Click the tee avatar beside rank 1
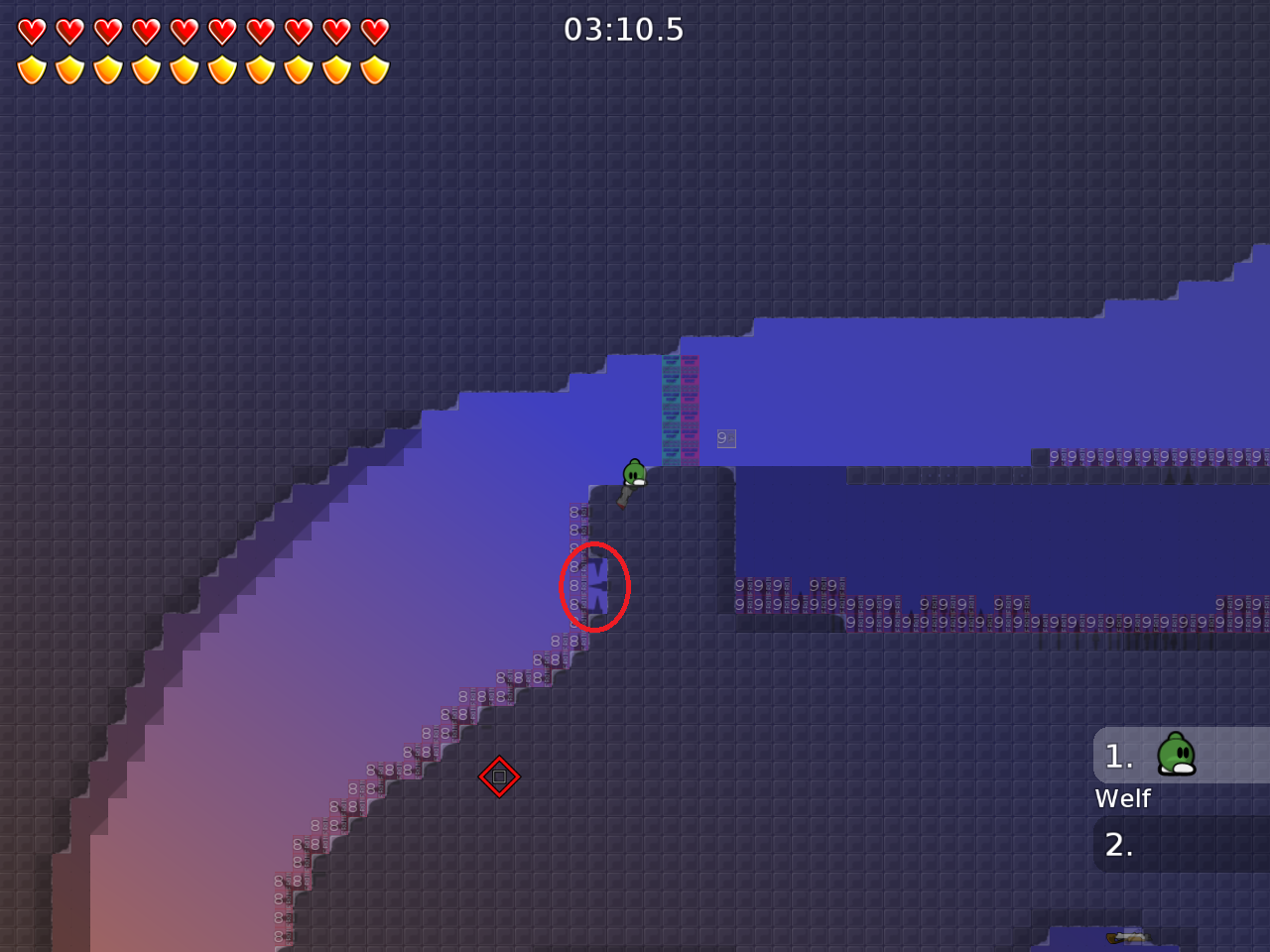1270x952 pixels. 1175,756
